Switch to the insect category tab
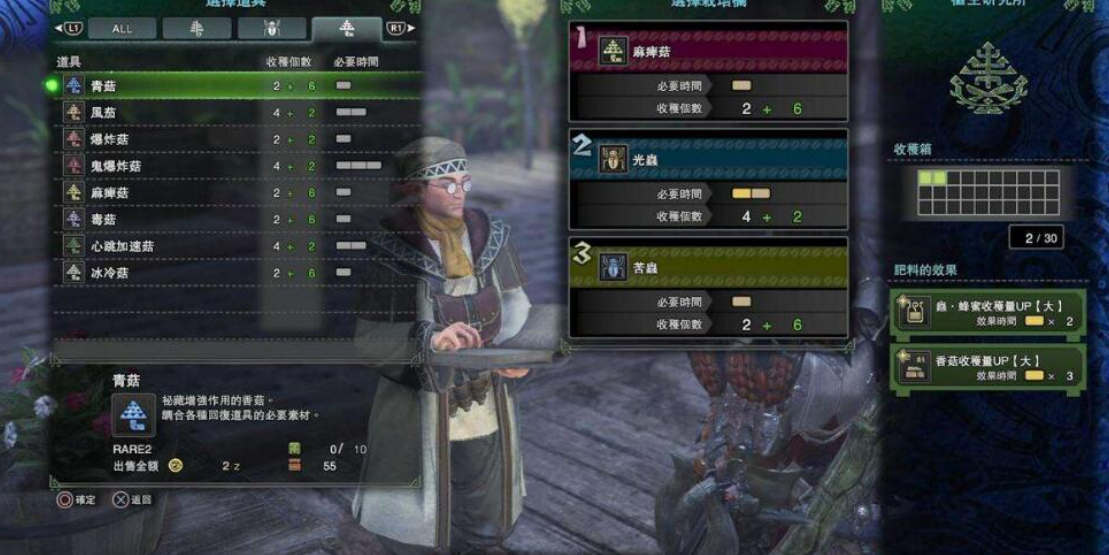1109x555 pixels. (x=271, y=29)
